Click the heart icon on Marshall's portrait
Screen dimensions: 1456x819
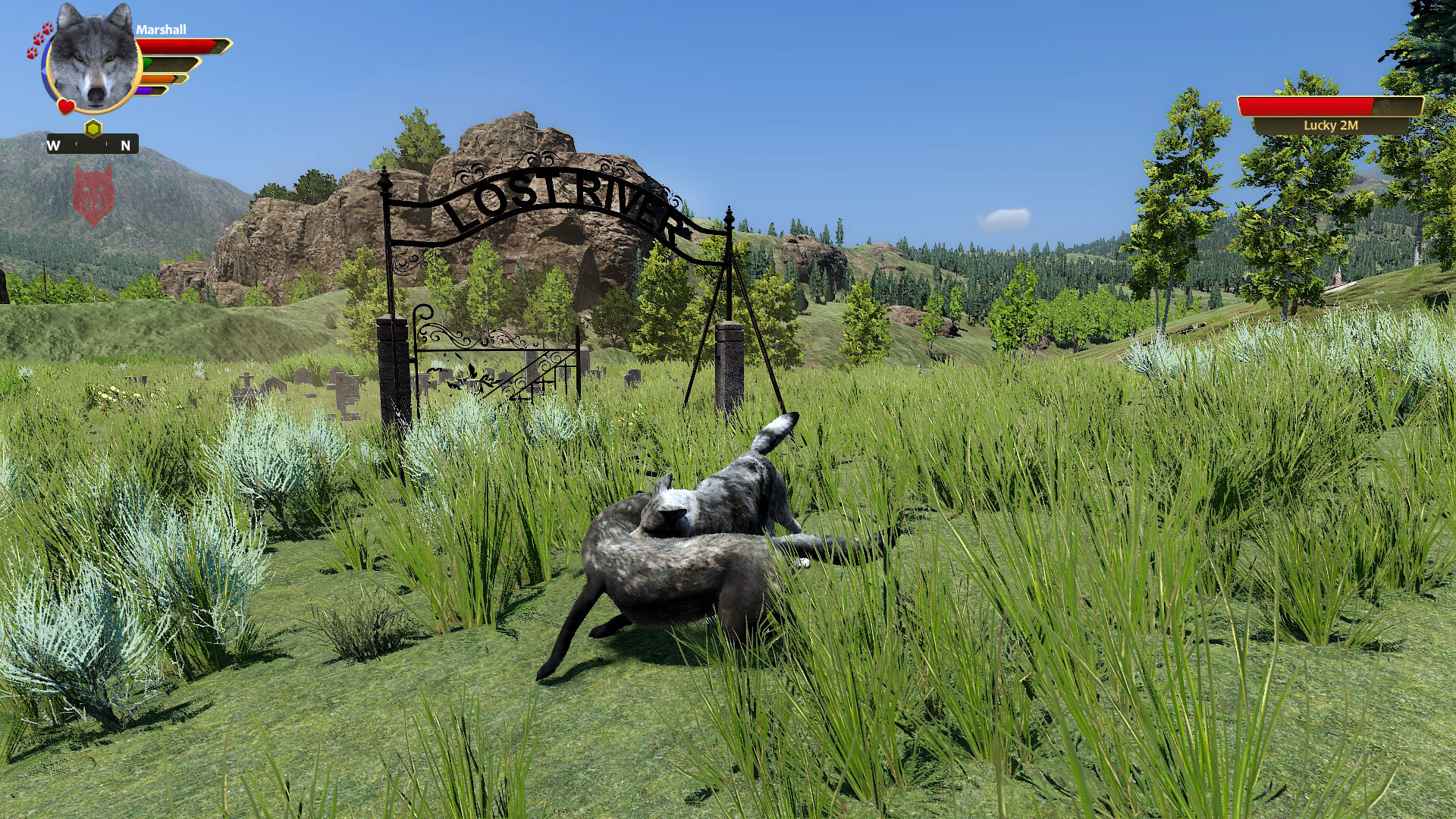click(65, 107)
